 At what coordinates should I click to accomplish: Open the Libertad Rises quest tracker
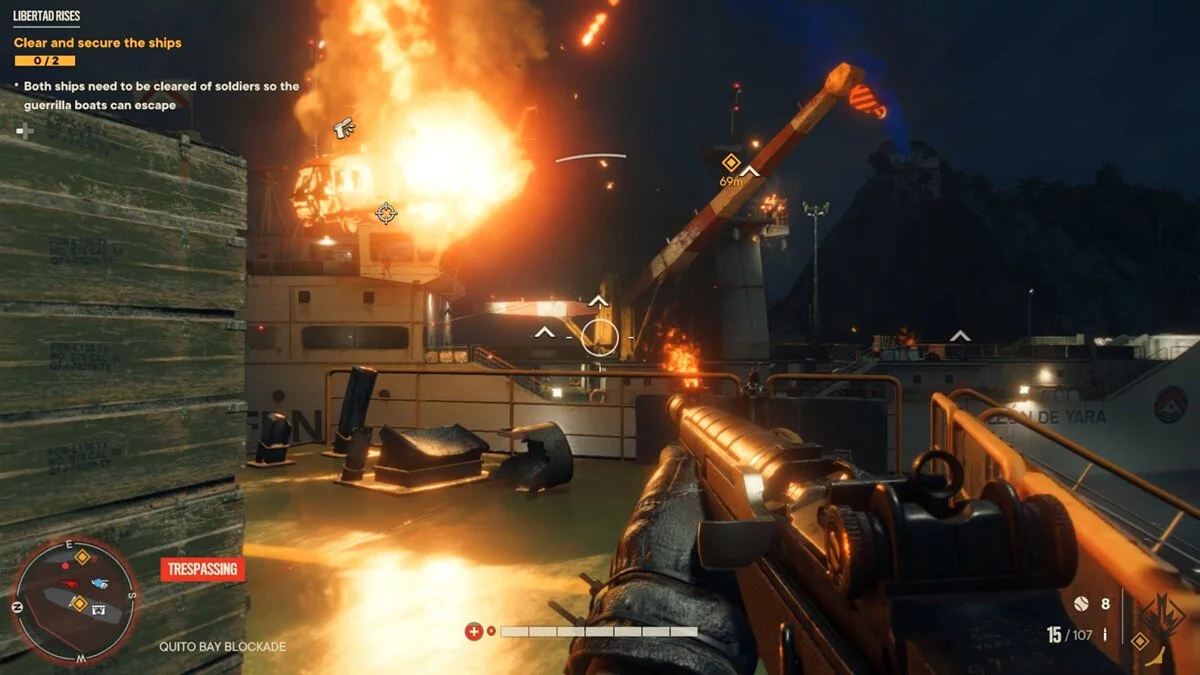click(47, 17)
